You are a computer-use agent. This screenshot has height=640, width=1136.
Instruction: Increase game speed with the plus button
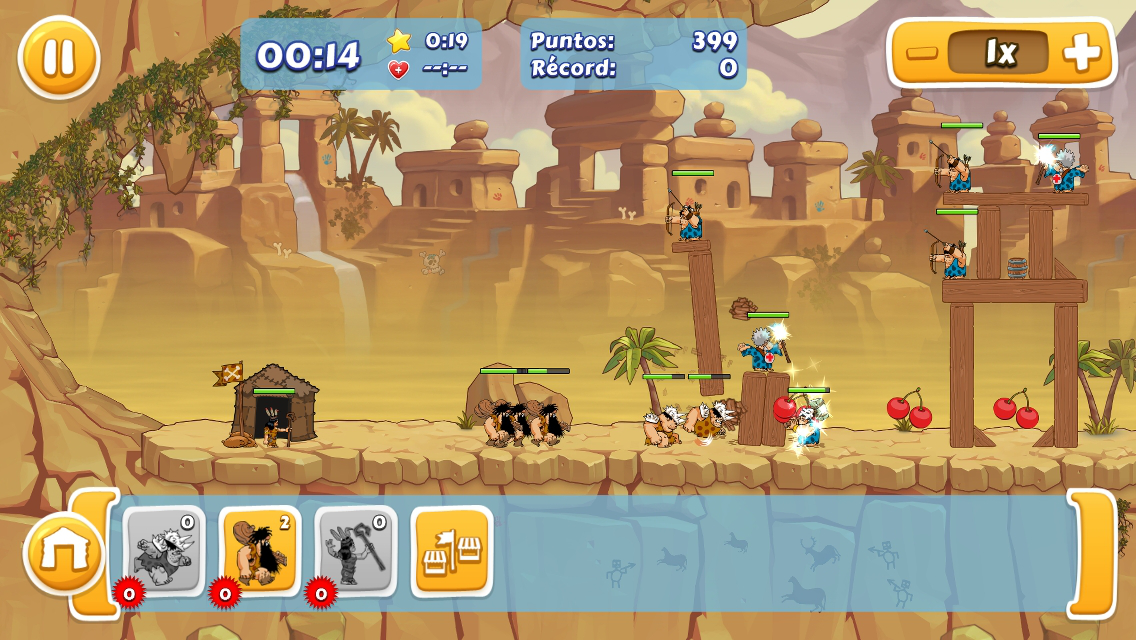(1082, 53)
